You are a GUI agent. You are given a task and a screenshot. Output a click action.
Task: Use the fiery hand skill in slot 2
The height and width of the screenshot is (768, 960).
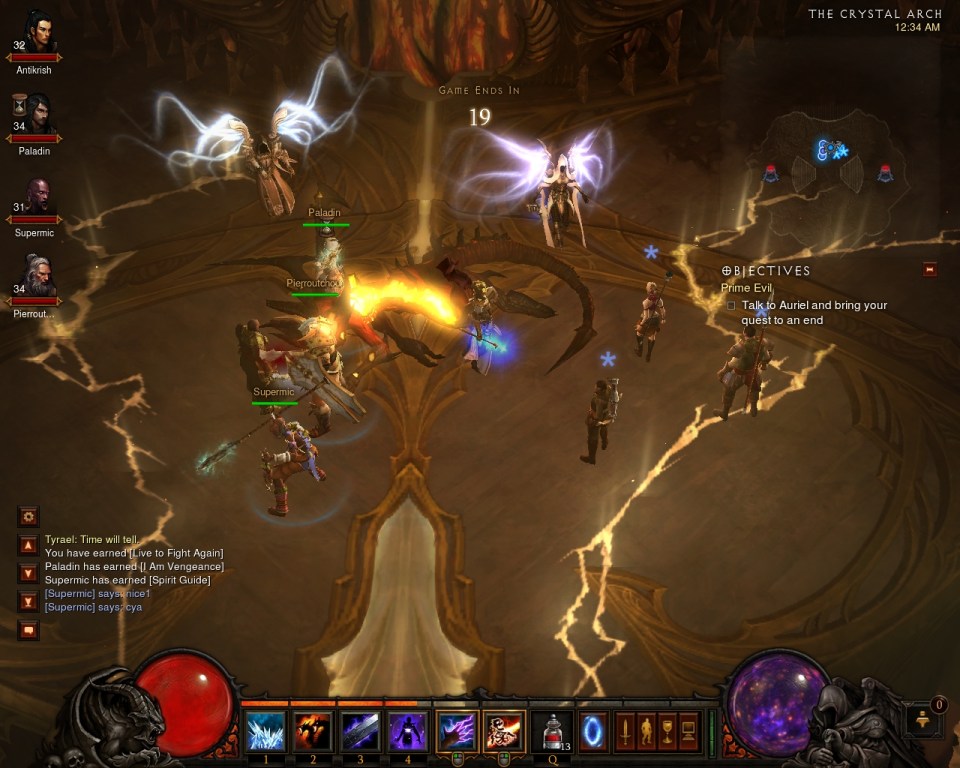pyautogui.click(x=314, y=731)
